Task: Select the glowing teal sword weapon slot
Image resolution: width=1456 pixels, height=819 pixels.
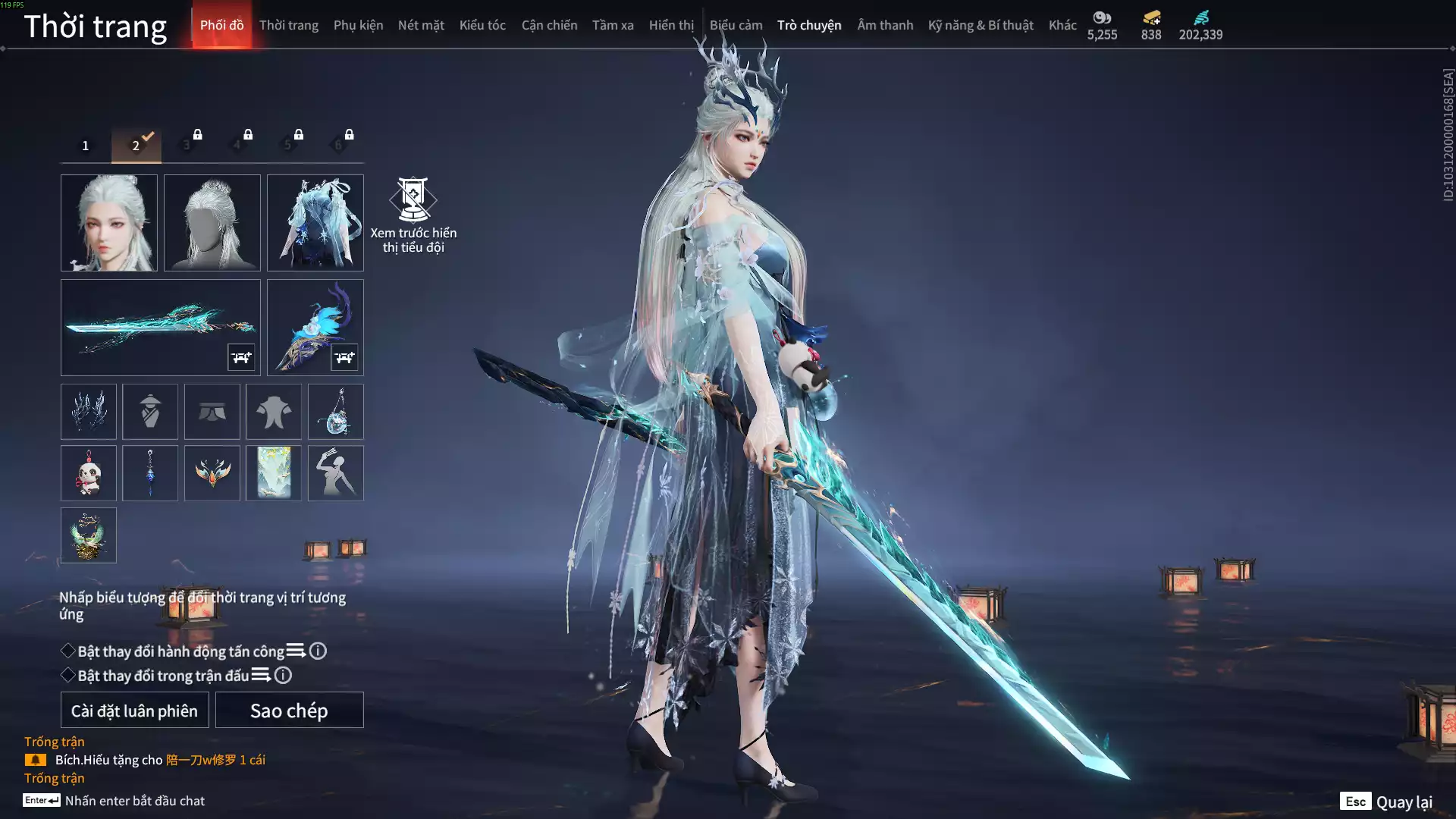Action: point(160,328)
